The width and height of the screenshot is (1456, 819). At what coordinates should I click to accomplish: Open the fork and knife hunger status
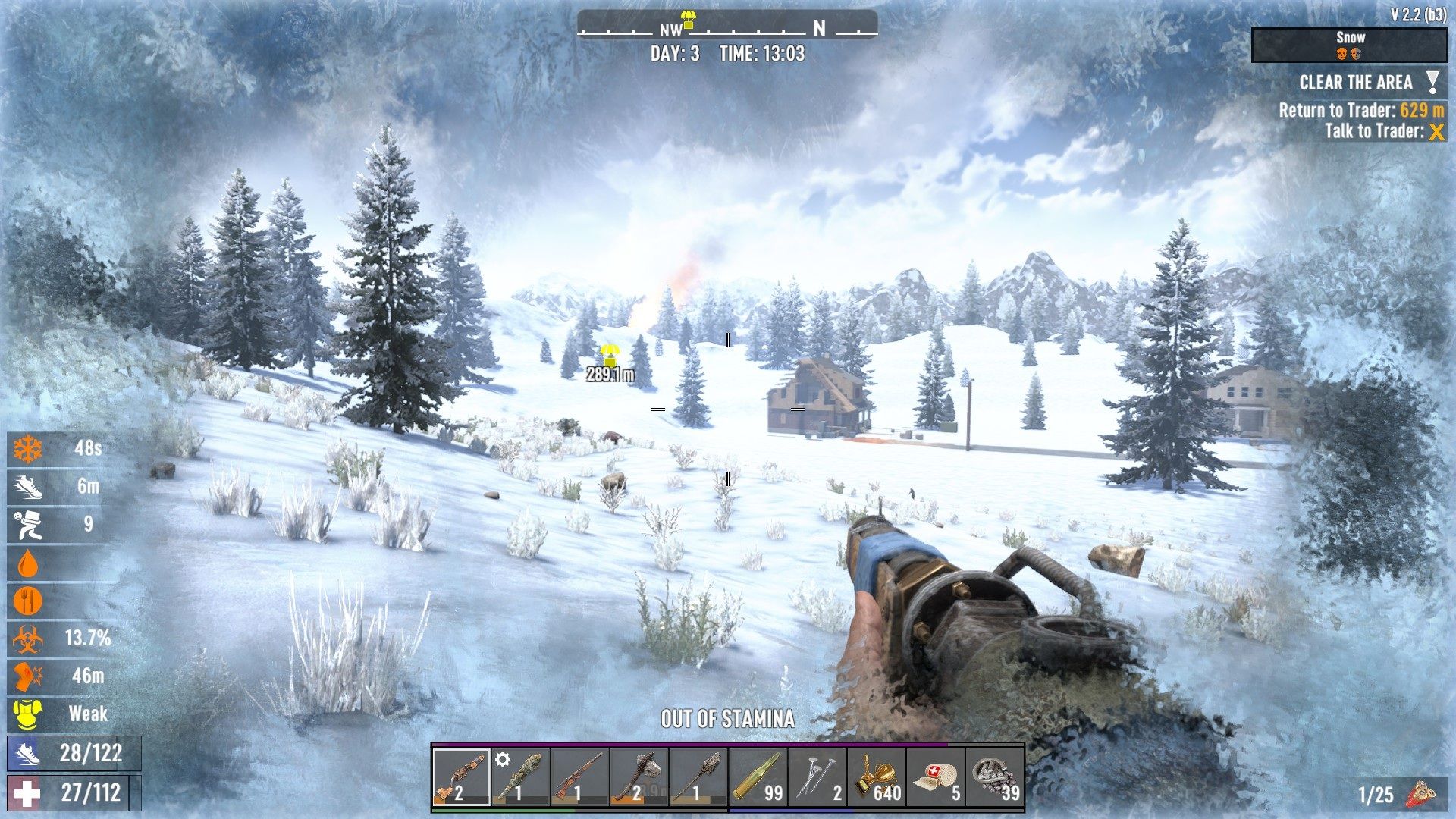28,601
